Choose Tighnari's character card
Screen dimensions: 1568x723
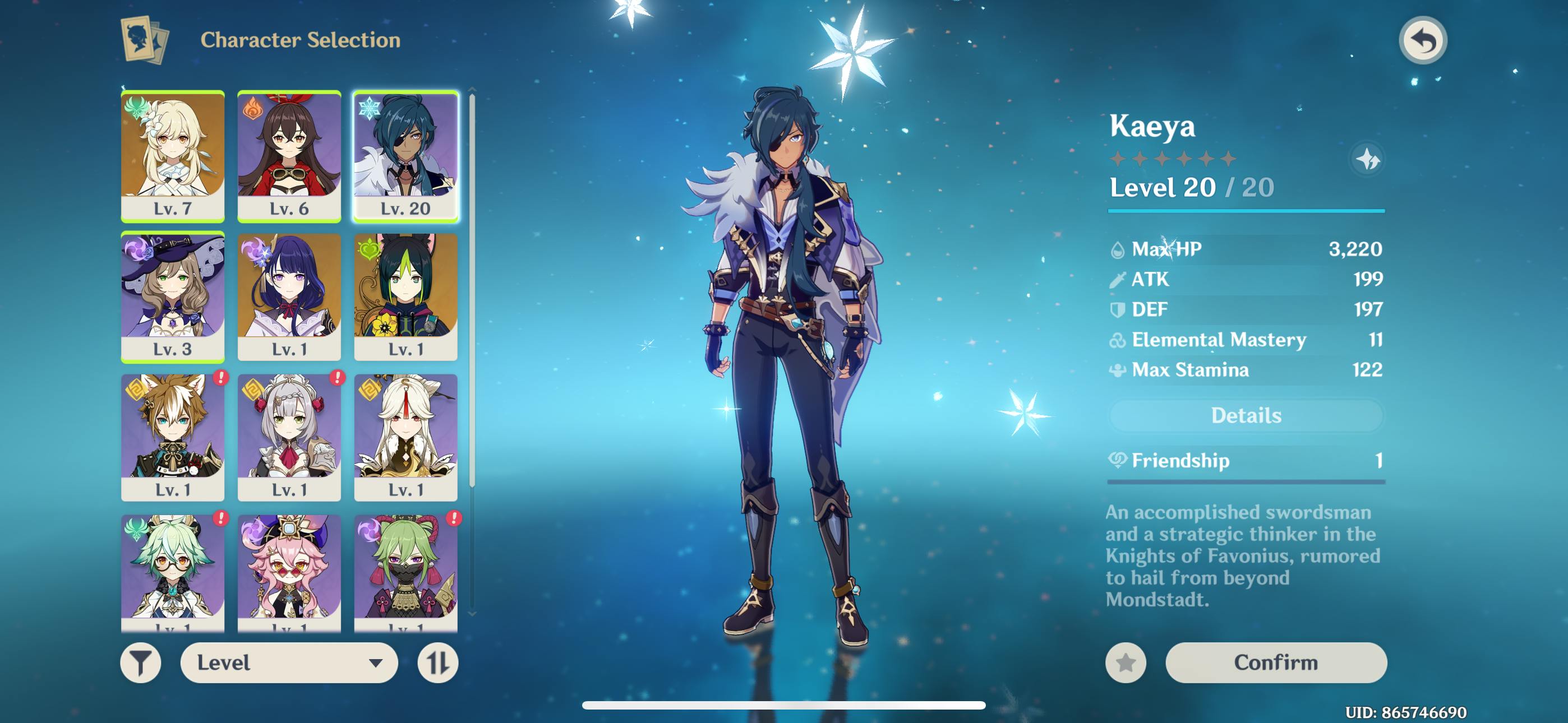point(405,297)
